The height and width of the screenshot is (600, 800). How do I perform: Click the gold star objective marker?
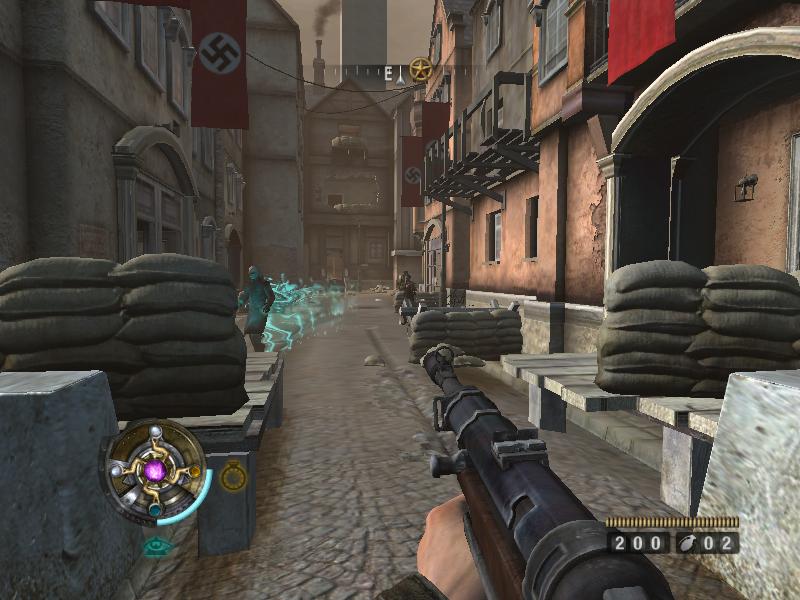click(420, 70)
